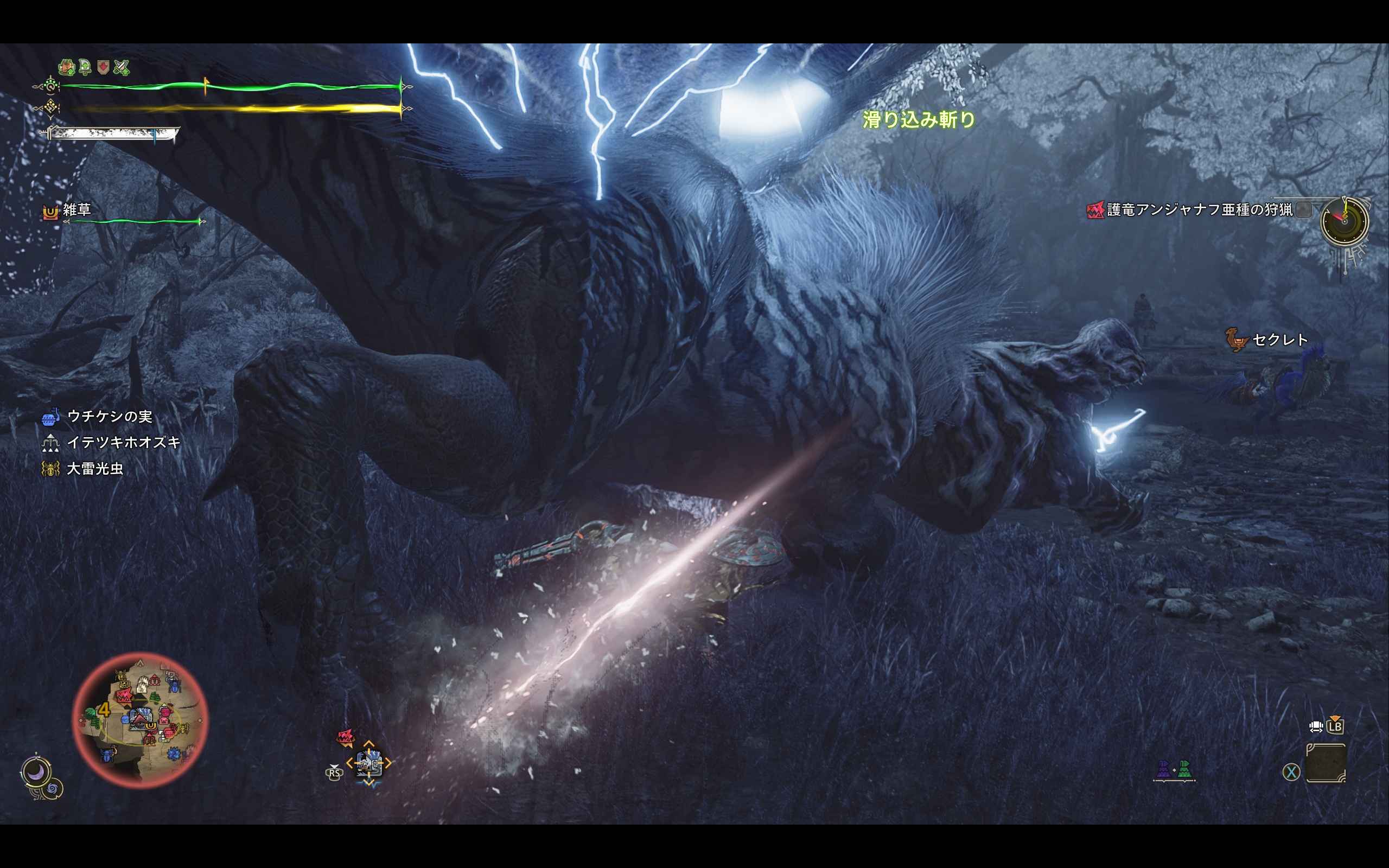Check the quest timer clock dial
Image resolution: width=1389 pixels, height=868 pixels.
point(1344,220)
